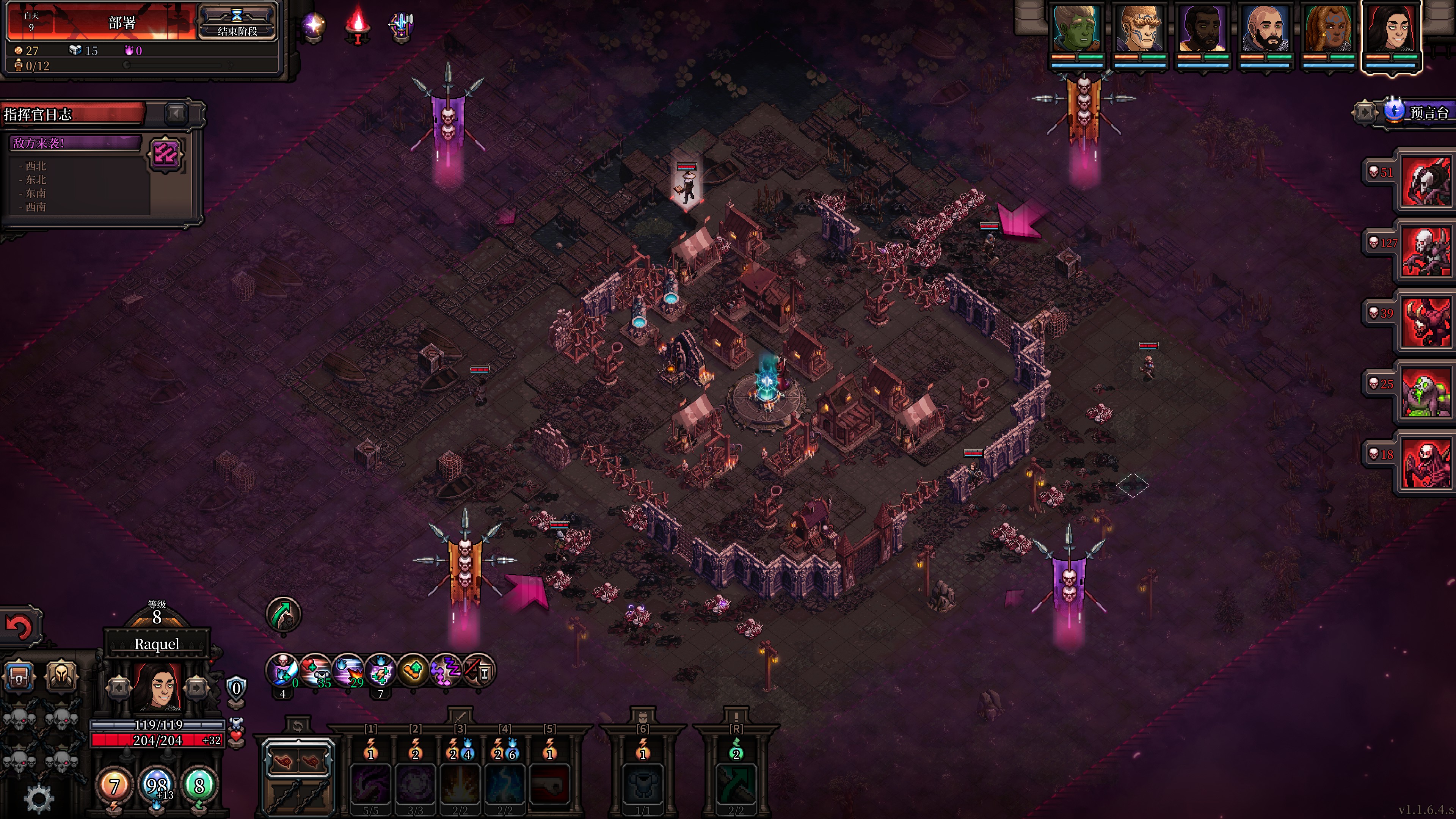The image size is (1456, 819).
Task: Use the lightning skill in slot [4]
Action: point(505,783)
